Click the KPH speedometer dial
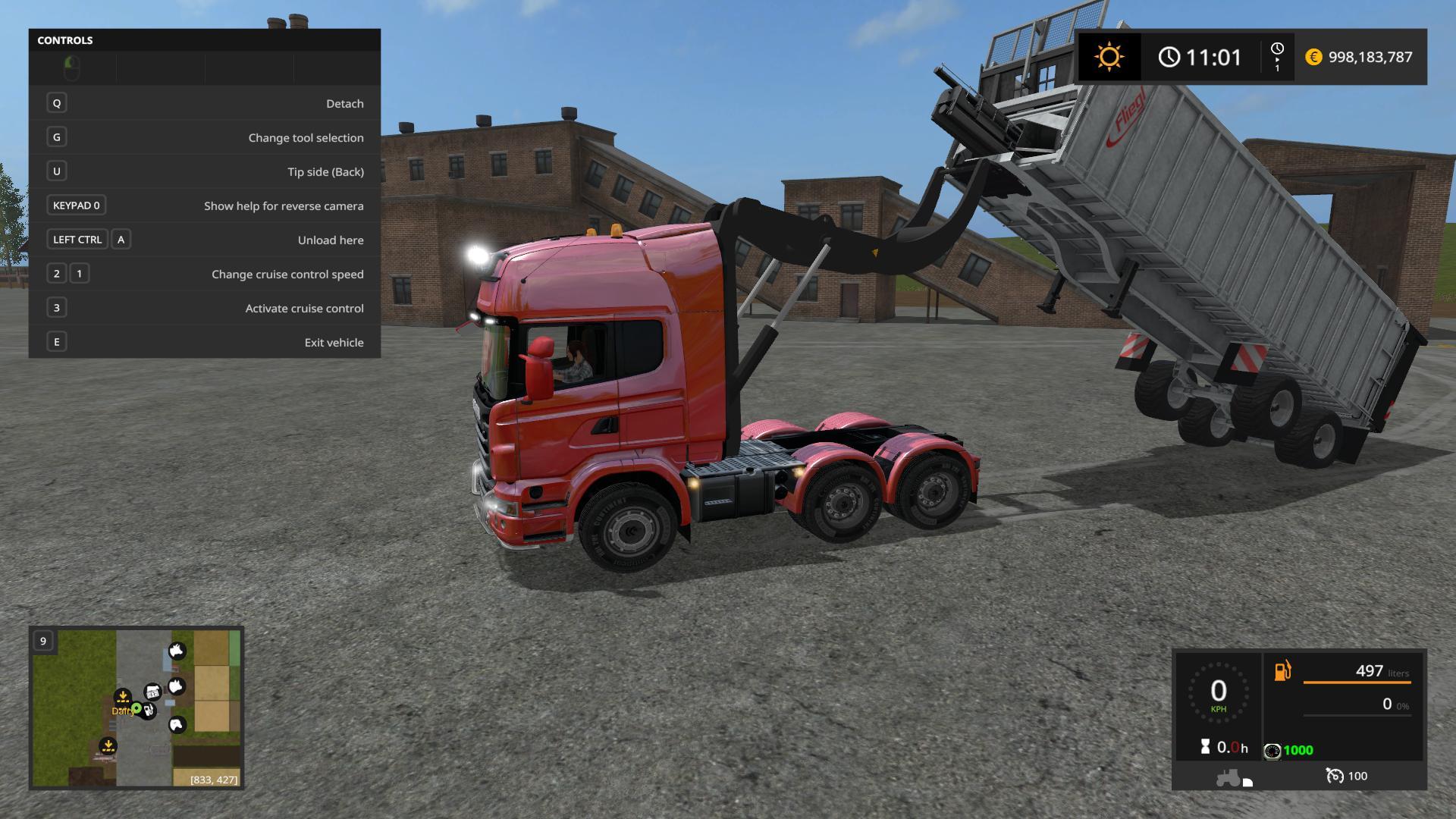 1218,693
